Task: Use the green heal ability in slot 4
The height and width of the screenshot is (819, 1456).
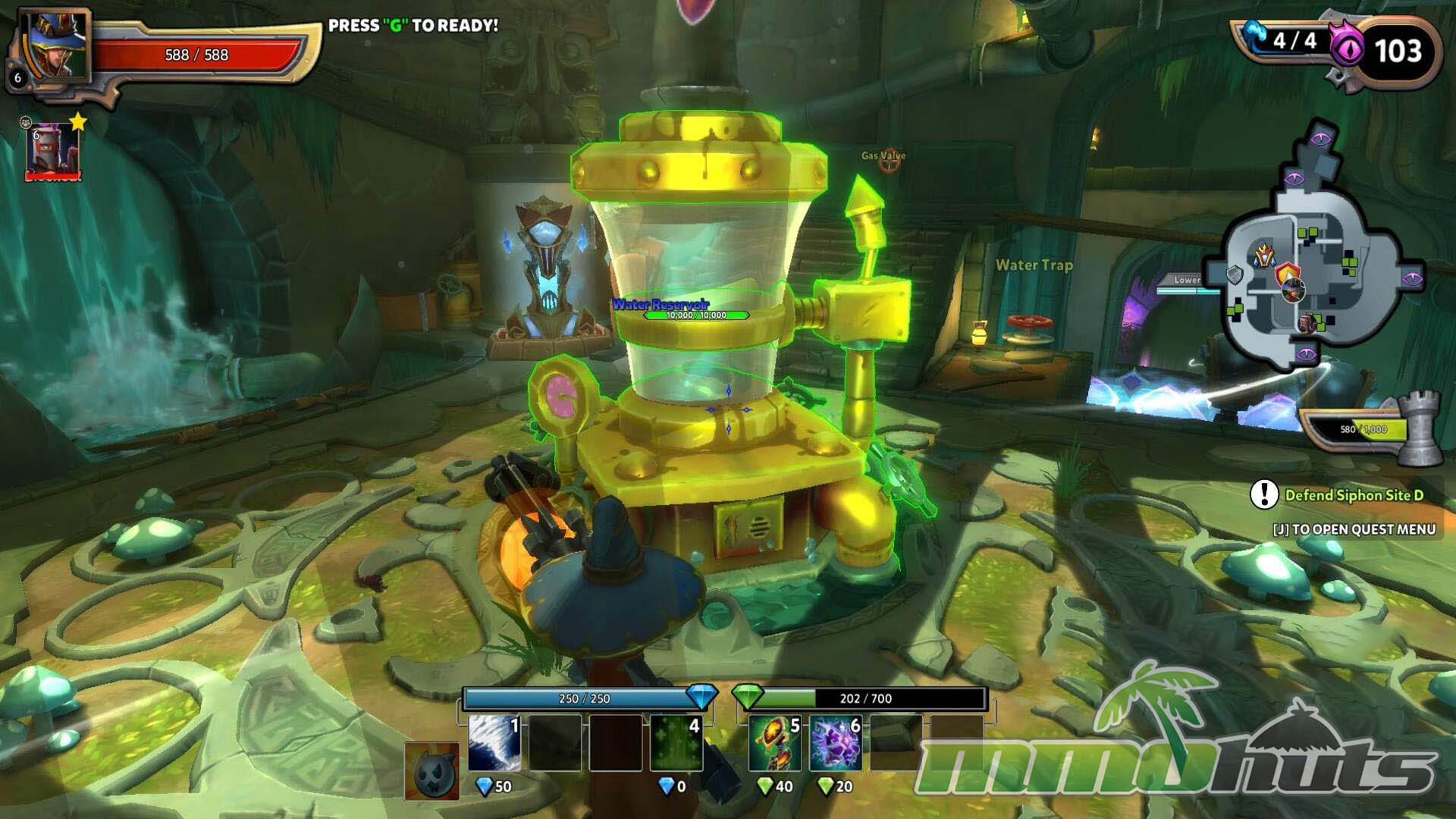Action: coord(676,743)
